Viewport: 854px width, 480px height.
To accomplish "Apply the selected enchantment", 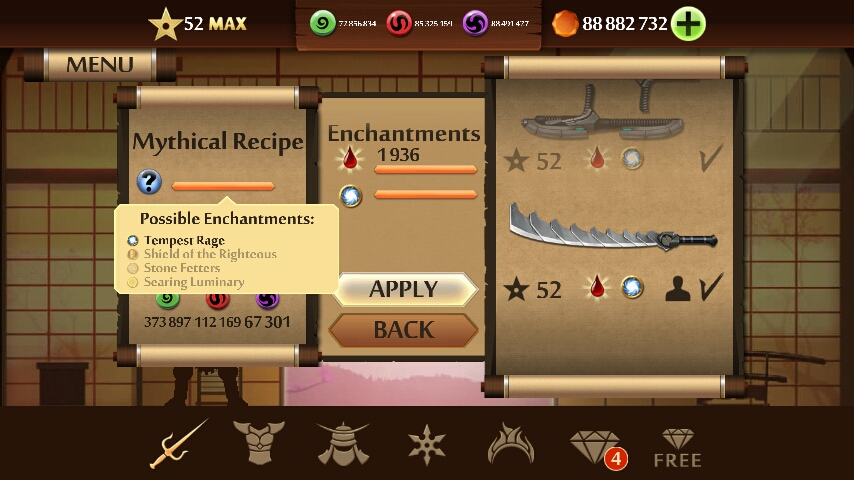I will [x=404, y=289].
